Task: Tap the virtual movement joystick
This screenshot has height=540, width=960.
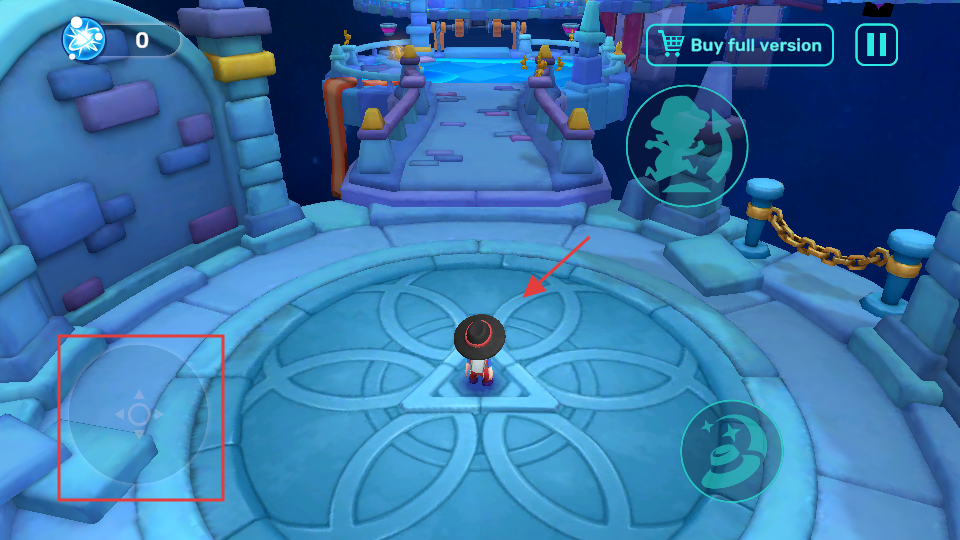Action: click(139, 414)
